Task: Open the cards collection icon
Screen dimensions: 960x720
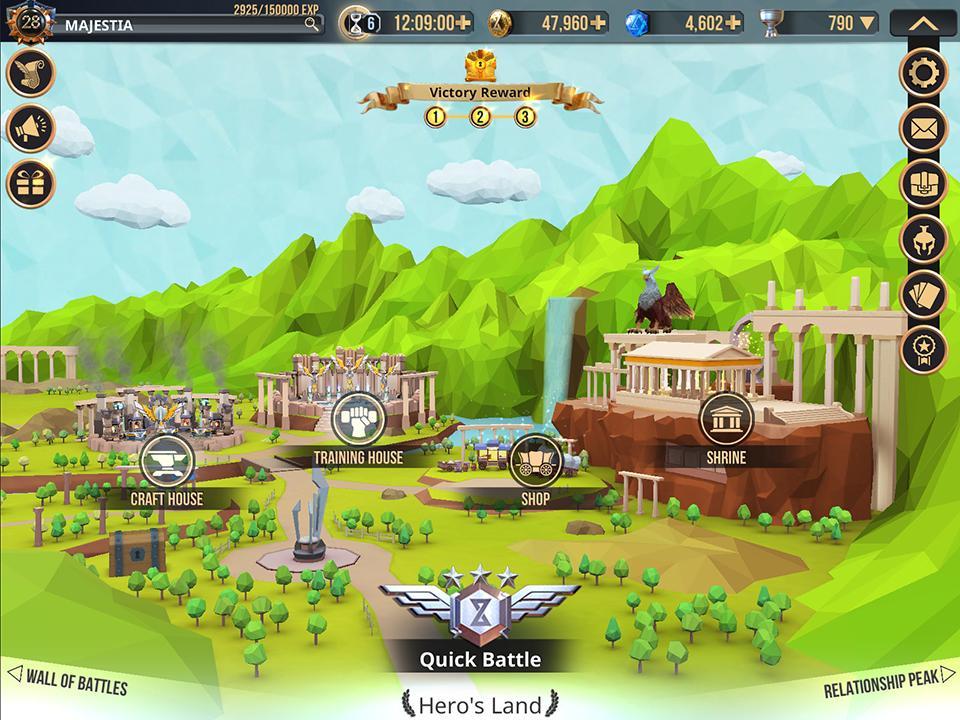Action: click(923, 293)
